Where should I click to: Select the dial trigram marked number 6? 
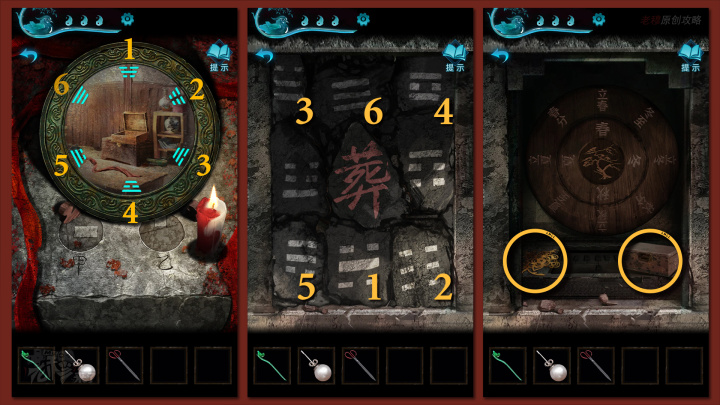coord(79,98)
